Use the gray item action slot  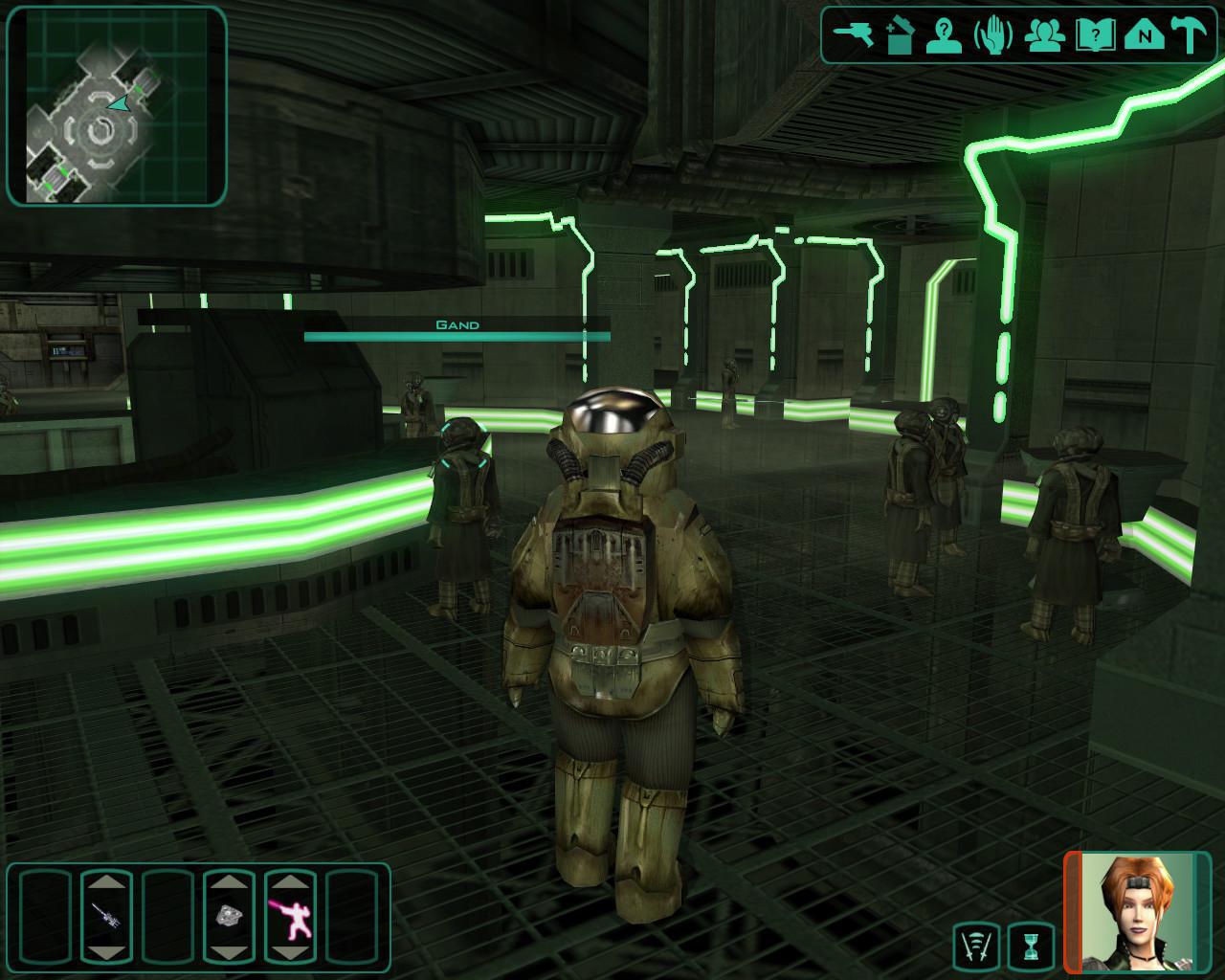(229, 916)
